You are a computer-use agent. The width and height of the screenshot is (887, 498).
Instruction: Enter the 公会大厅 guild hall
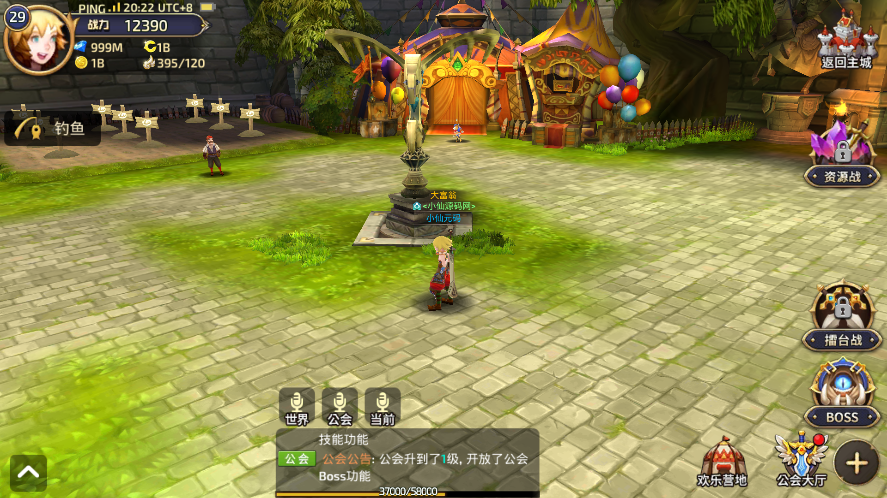coord(802,462)
